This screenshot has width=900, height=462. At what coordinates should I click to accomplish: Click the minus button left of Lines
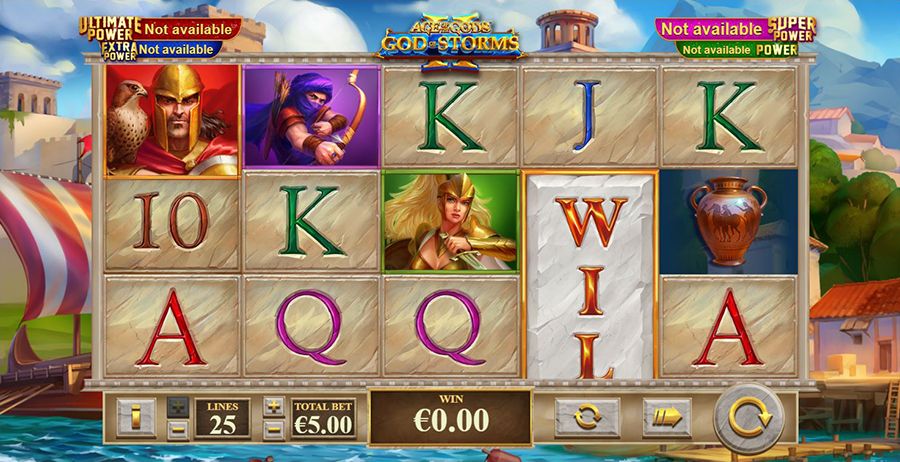click(177, 429)
